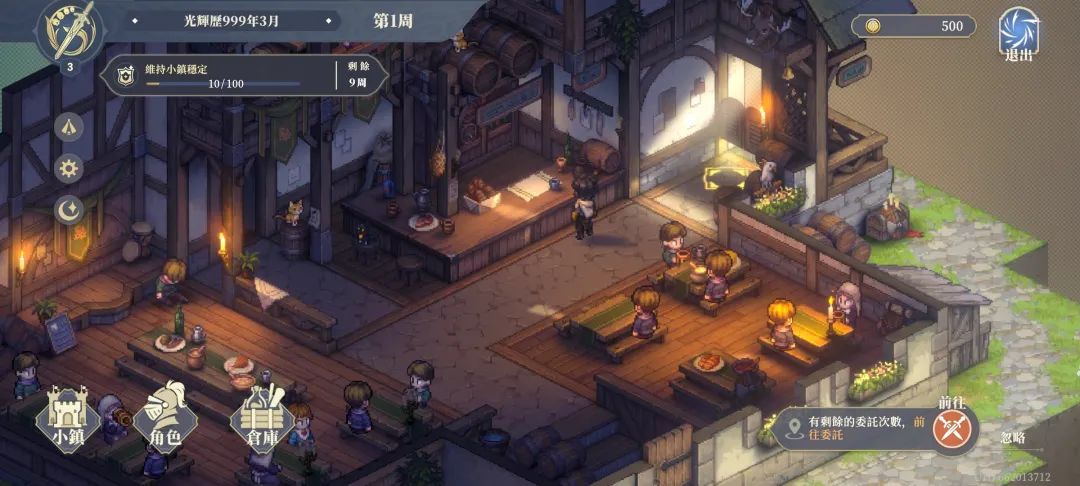This screenshot has height=486, width=1080.
Task: Open the 角色 character menu
Action: point(164,417)
